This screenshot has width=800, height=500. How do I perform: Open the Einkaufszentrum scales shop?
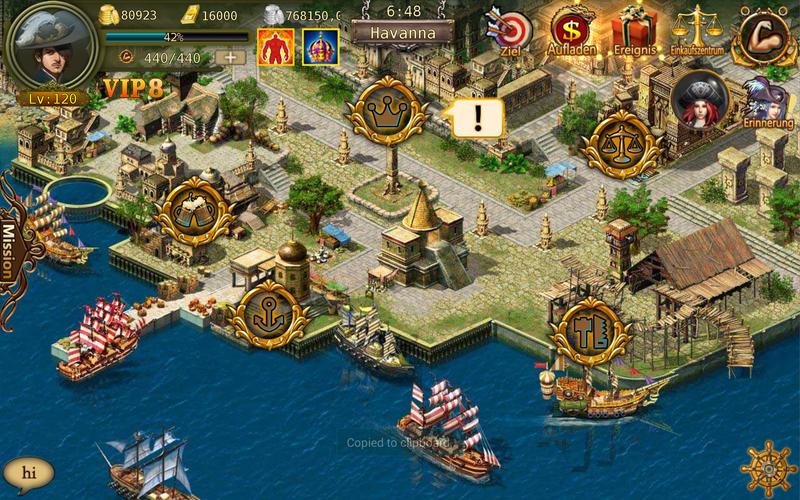point(697,30)
